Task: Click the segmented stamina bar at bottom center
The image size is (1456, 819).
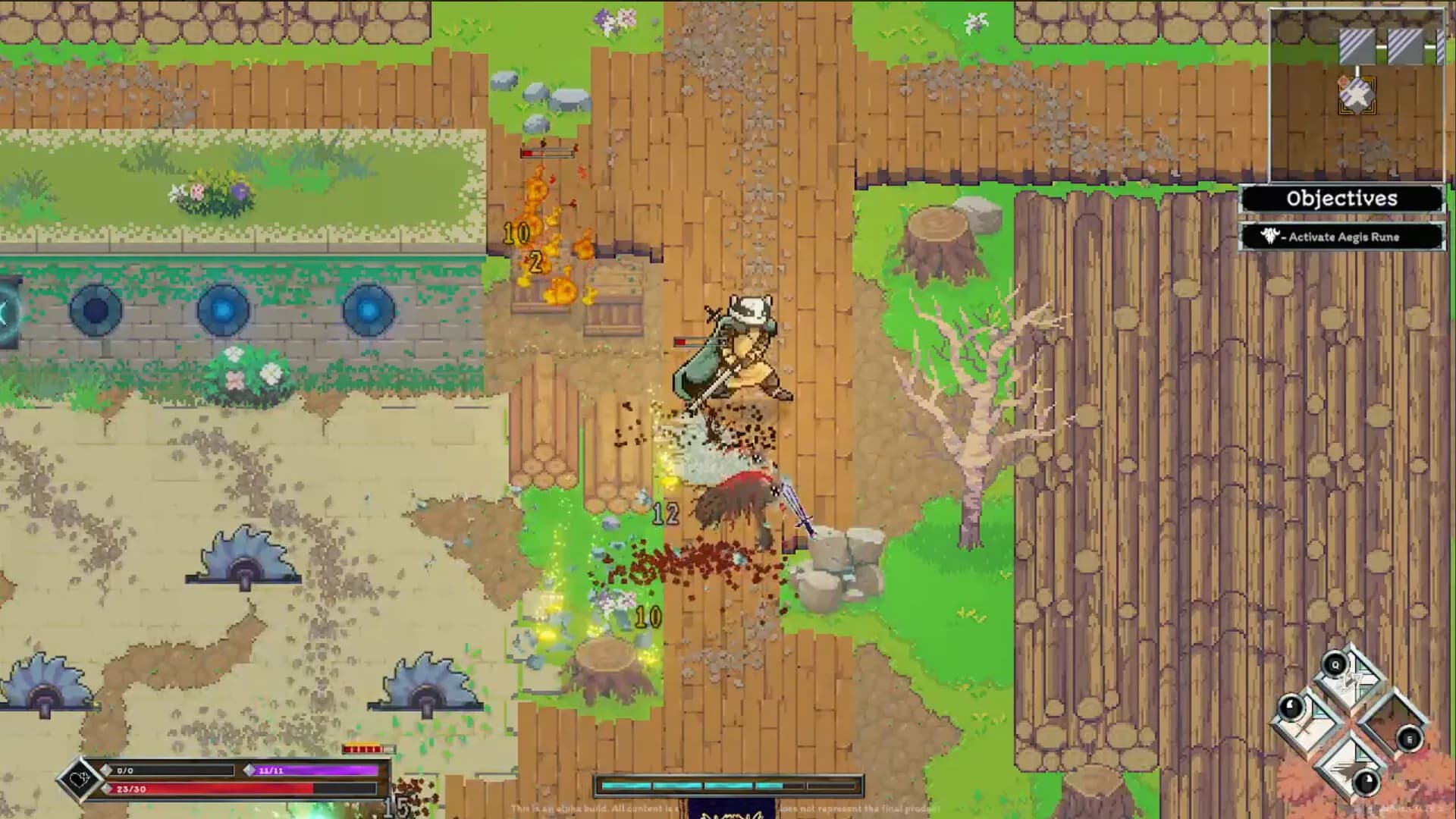Action: click(x=728, y=785)
